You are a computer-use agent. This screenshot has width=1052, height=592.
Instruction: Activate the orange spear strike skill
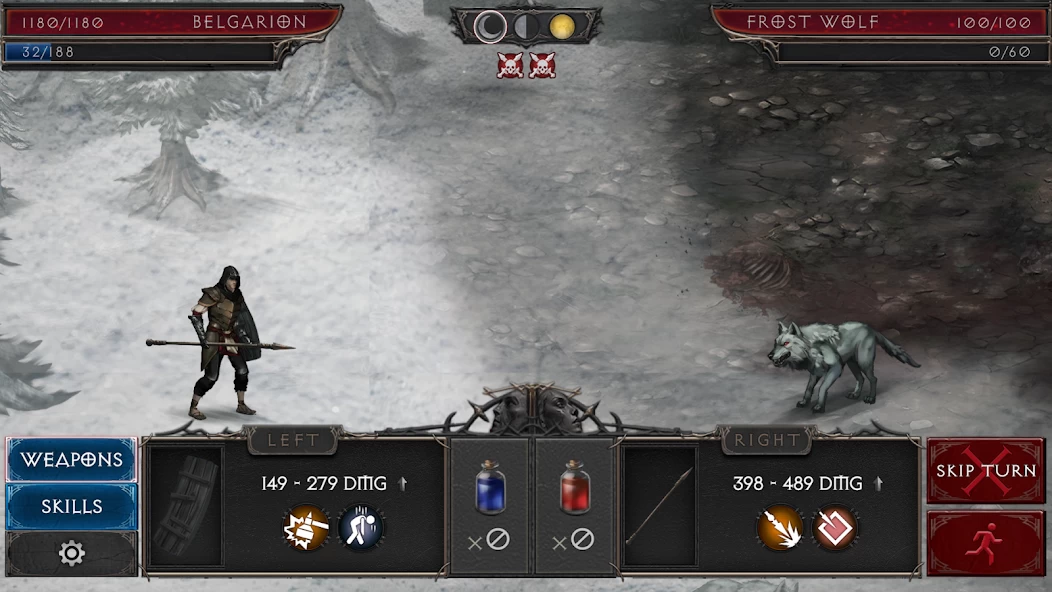780,527
